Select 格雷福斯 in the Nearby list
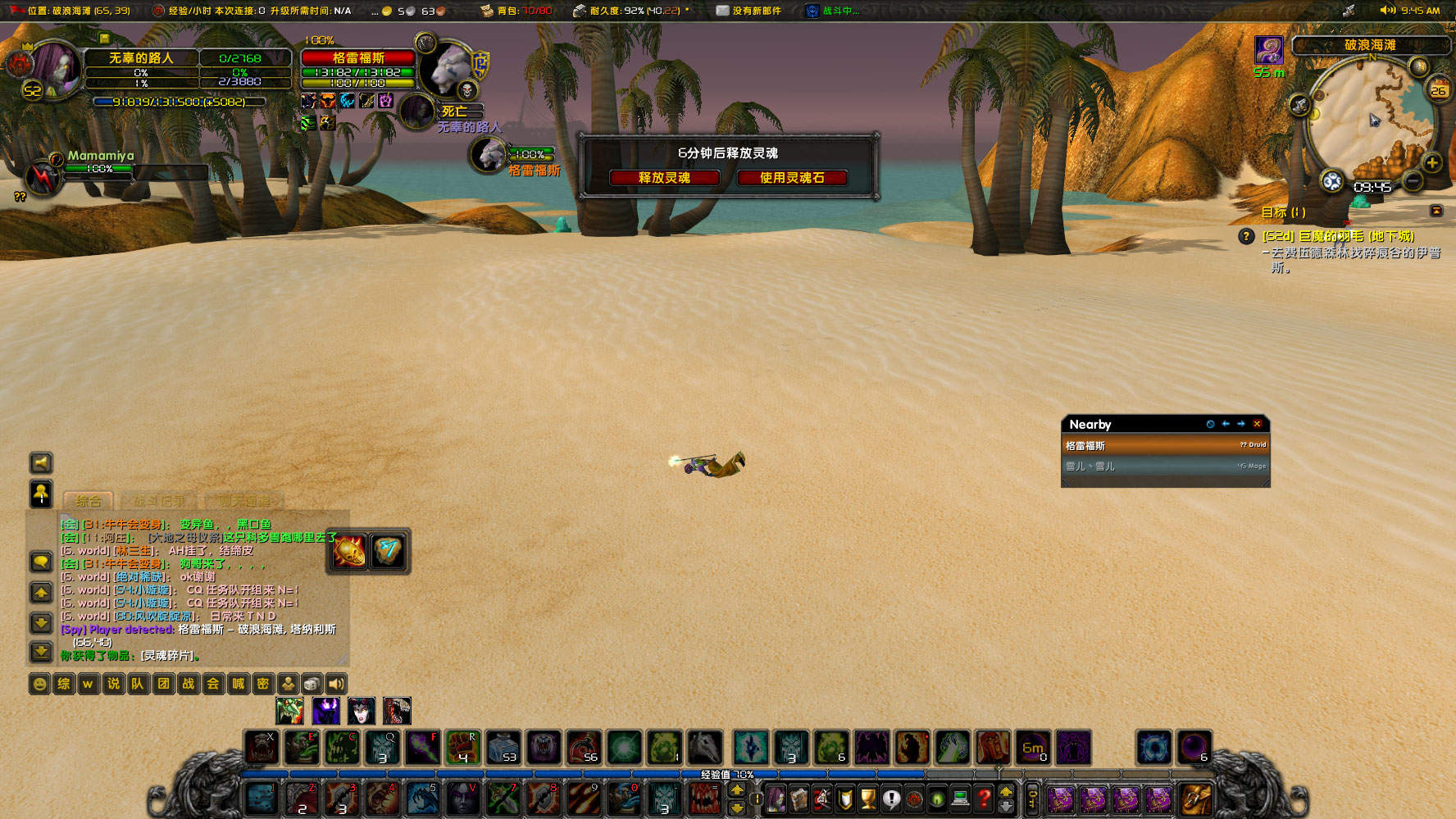This screenshot has height=819, width=1456. (1165, 446)
